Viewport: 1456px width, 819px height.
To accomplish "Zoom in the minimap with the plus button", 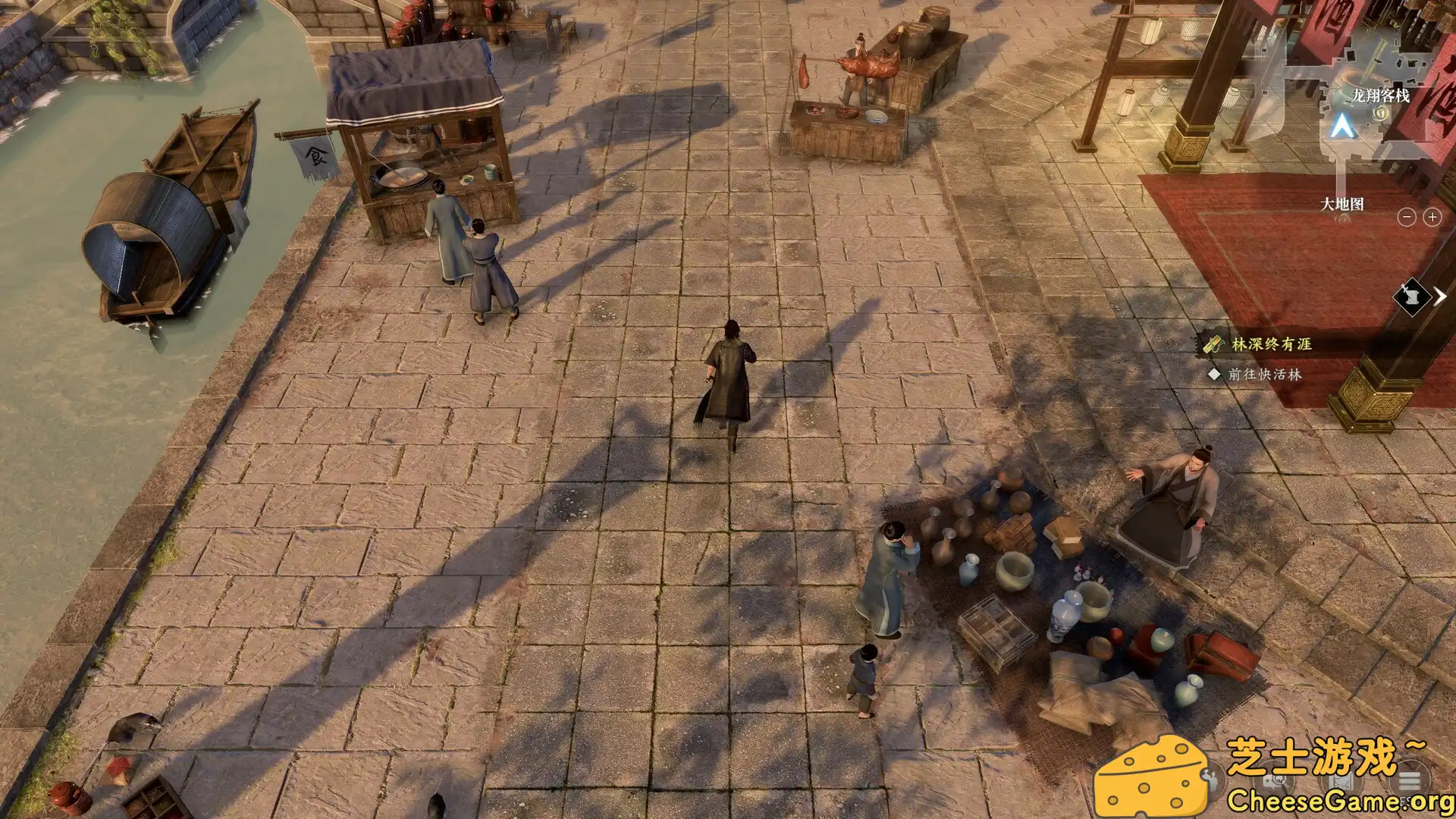I will click(1432, 217).
